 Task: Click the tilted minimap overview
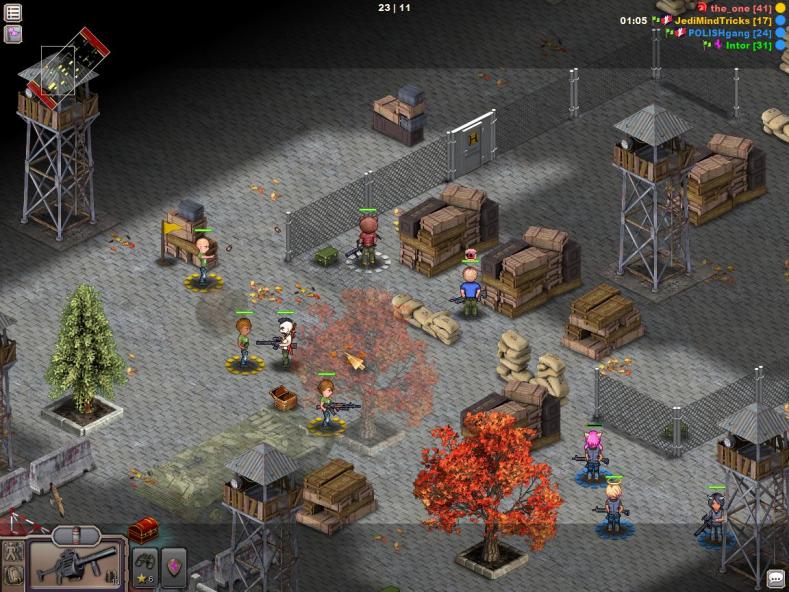click(63, 68)
